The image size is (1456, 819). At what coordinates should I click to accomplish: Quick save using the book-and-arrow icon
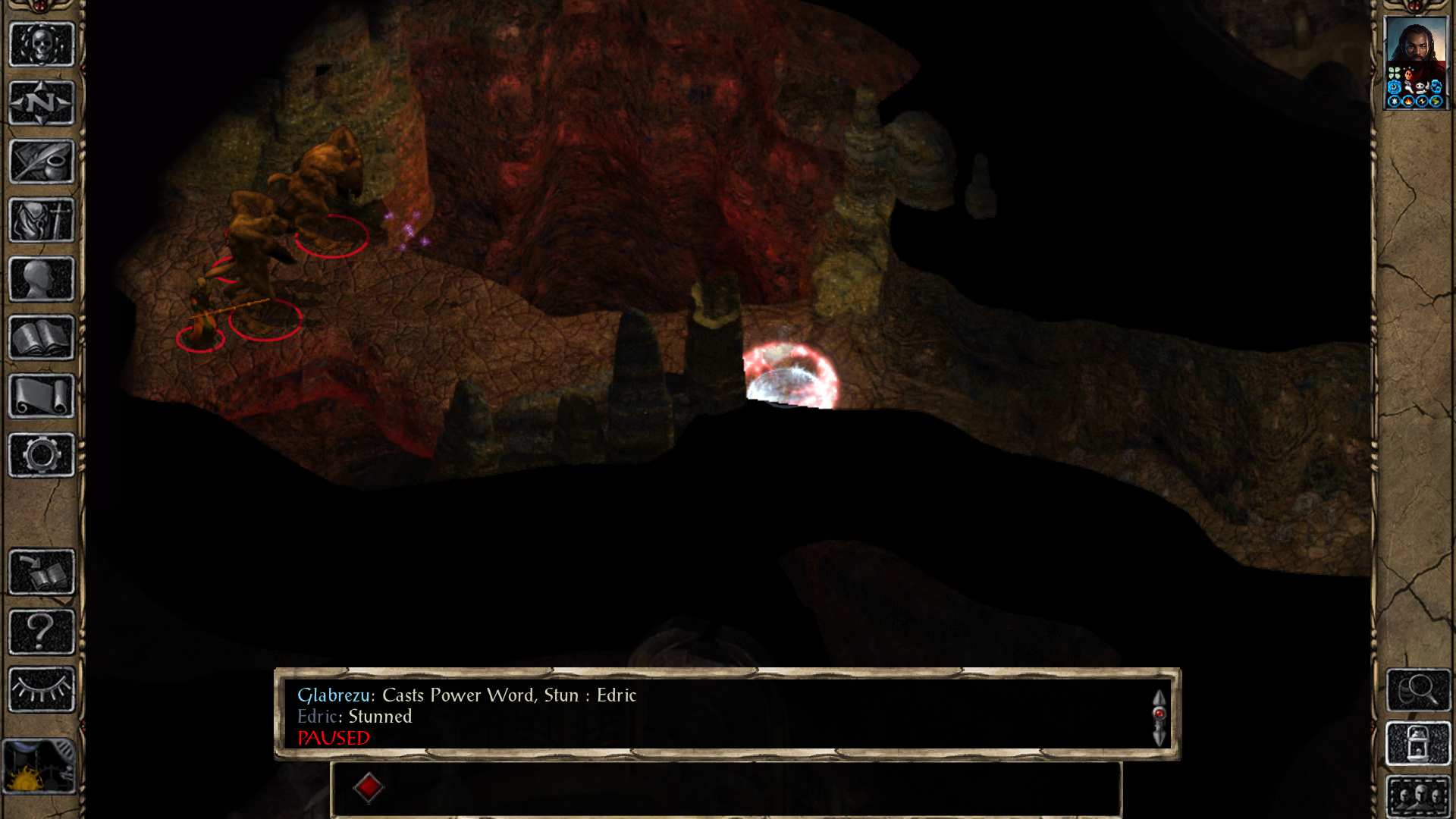(x=42, y=573)
